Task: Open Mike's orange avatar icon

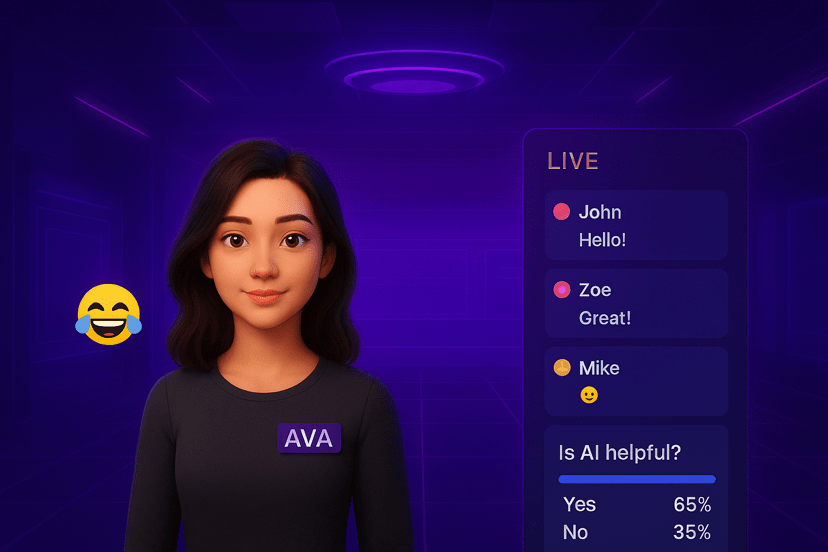Action: (x=562, y=368)
